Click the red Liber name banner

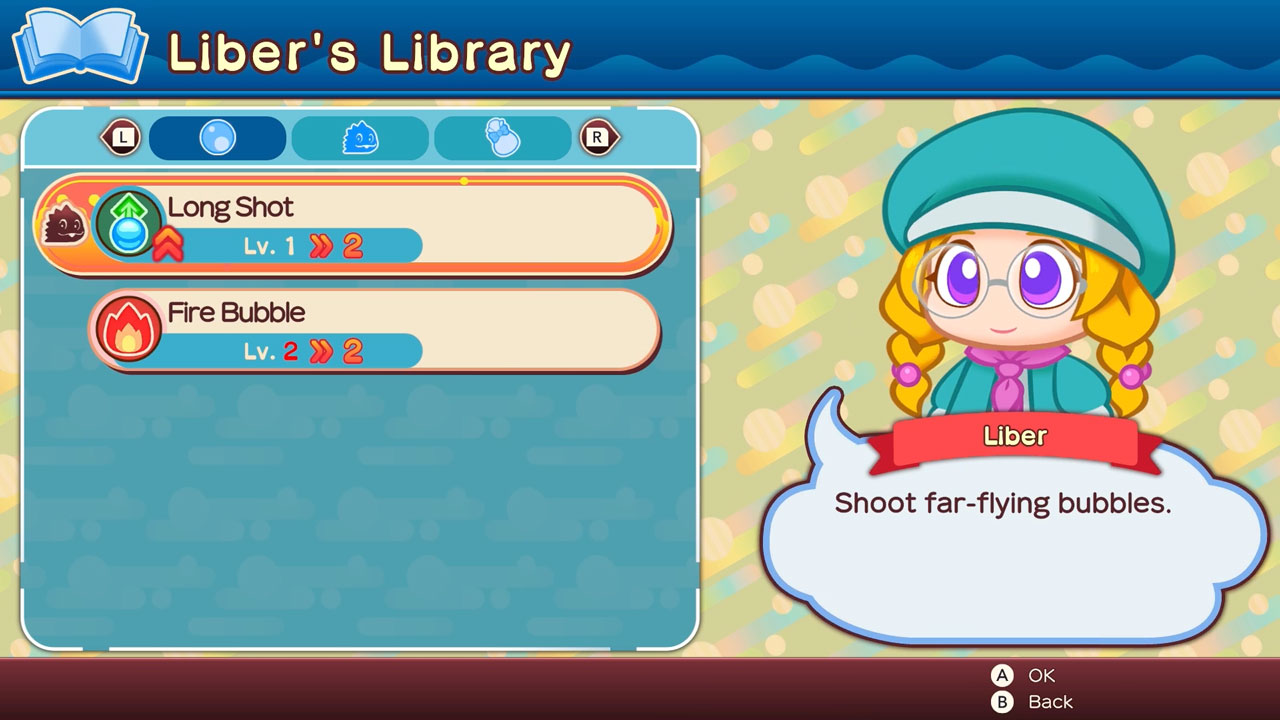(x=1015, y=436)
